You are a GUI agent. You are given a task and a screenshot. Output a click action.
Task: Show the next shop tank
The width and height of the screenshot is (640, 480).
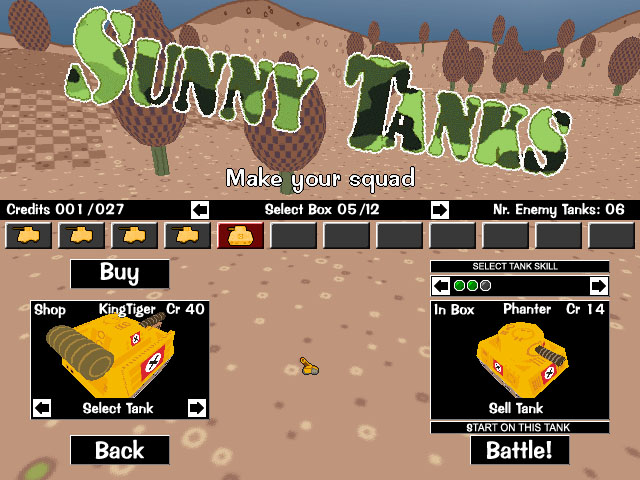(196, 408)
